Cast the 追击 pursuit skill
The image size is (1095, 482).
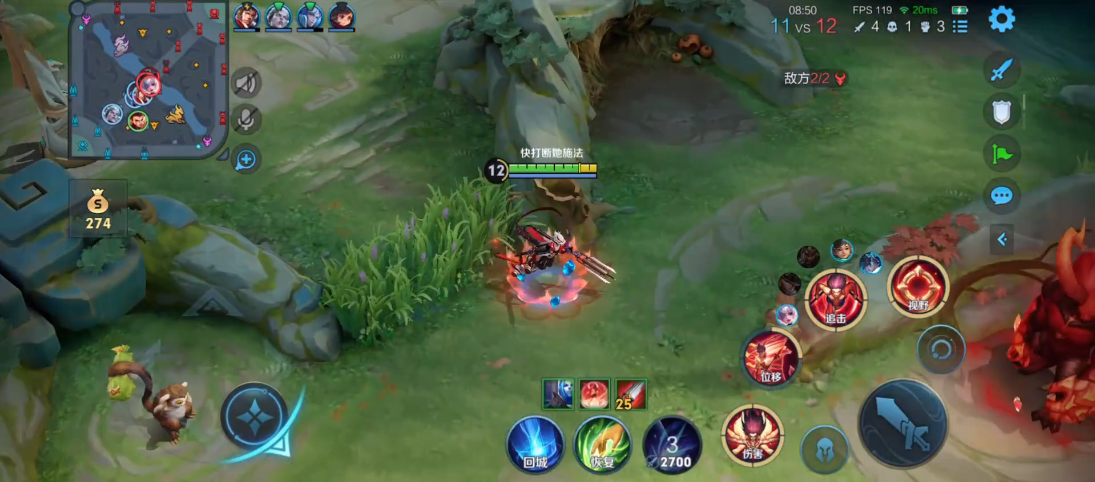pos(835,298)
